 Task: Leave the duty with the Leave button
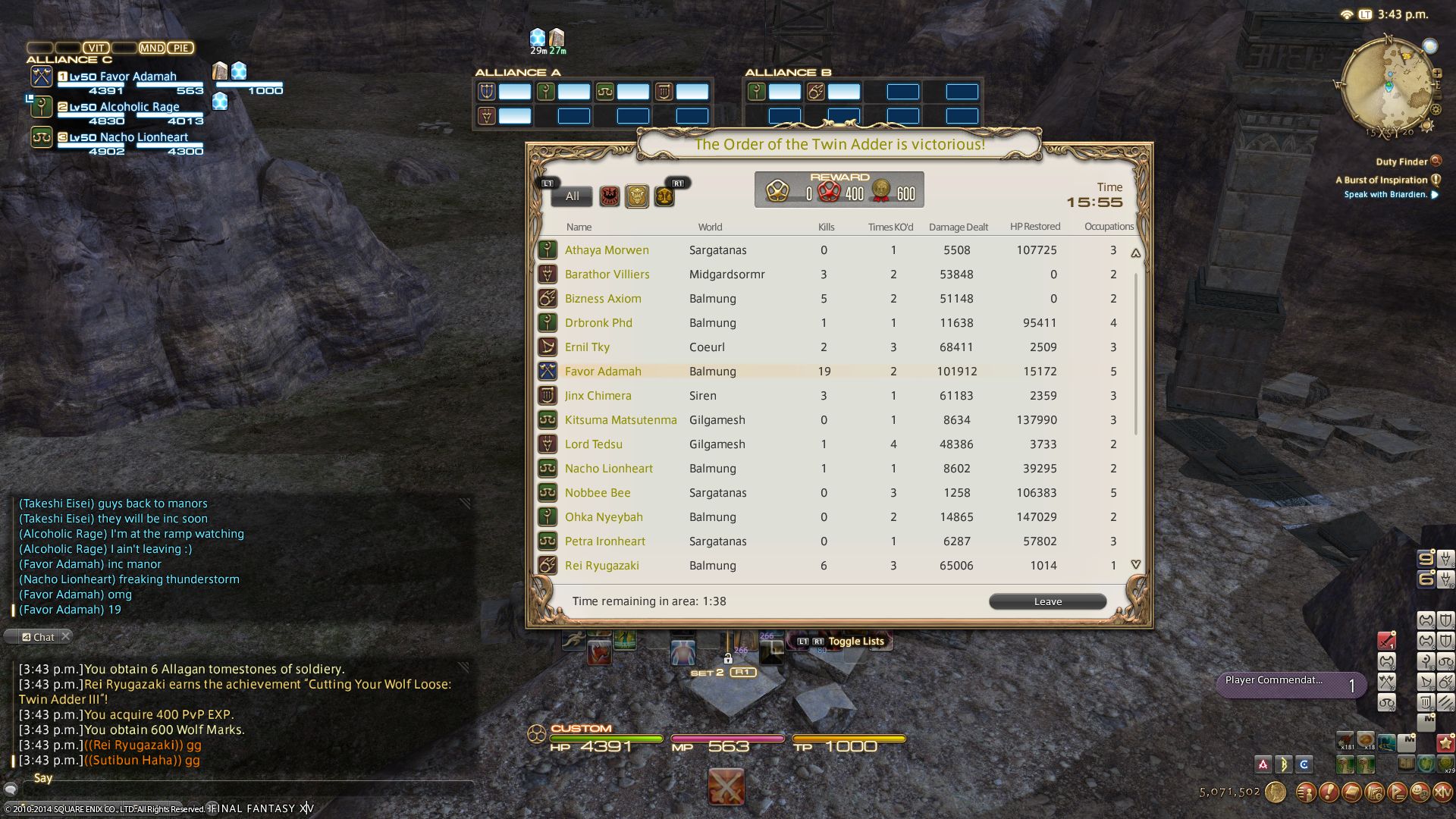click(x=1047, y=601)
